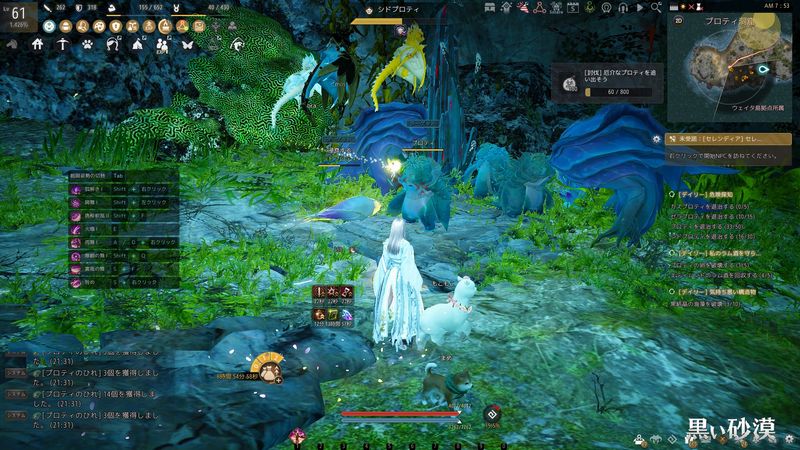Click the house icon in the left toolbar
This screenshot has width=800, height=450.
[x=38, y=44]
